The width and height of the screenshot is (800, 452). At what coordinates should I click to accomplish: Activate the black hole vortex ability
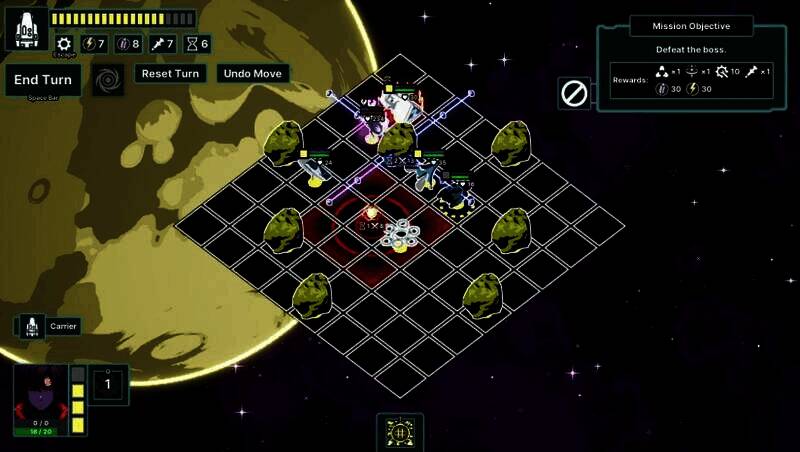click(108, 80)
